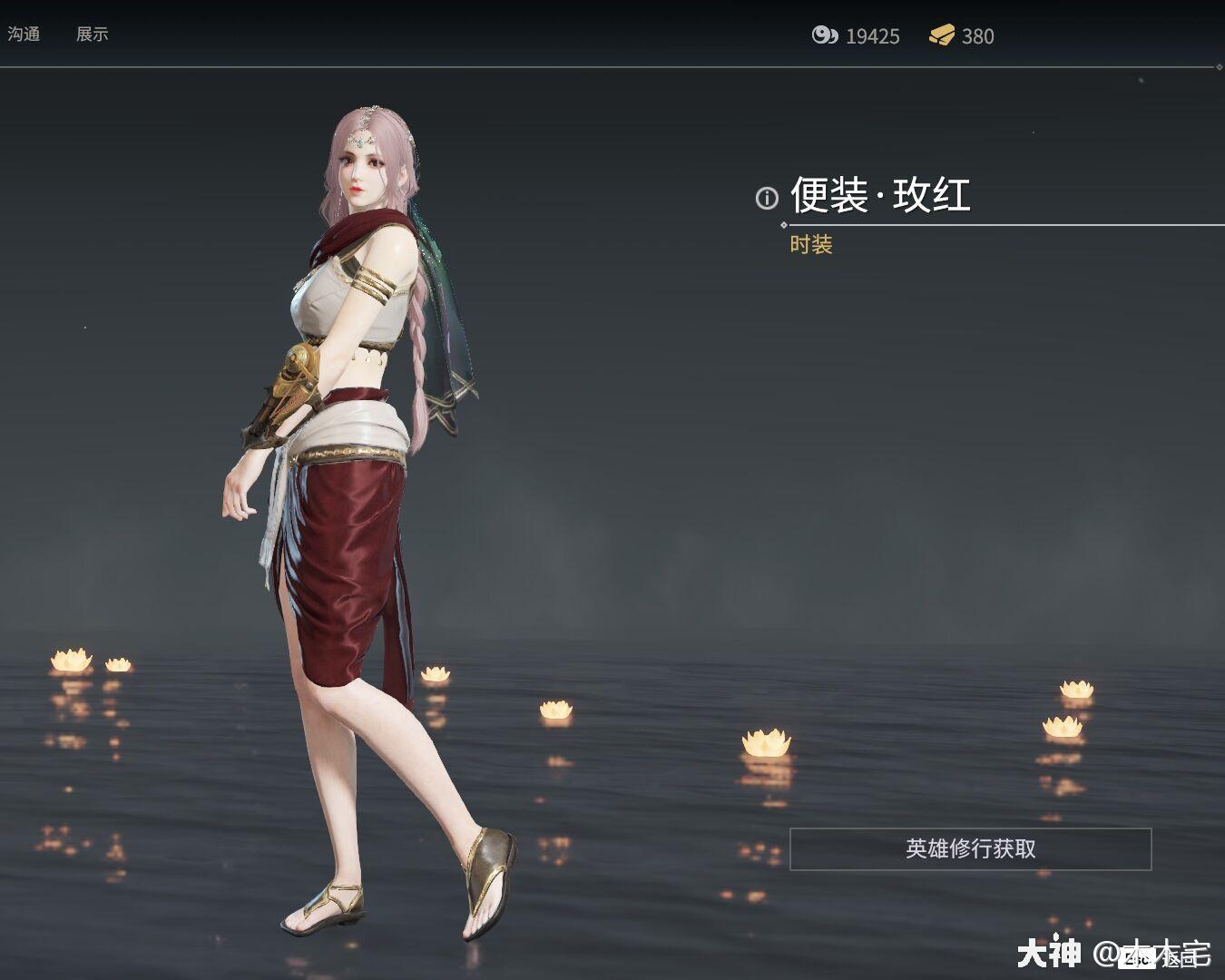The width and height of the screenshot is (1225, 980).
Task: Select the 时装 category label
Action: [x=812, y=245]
